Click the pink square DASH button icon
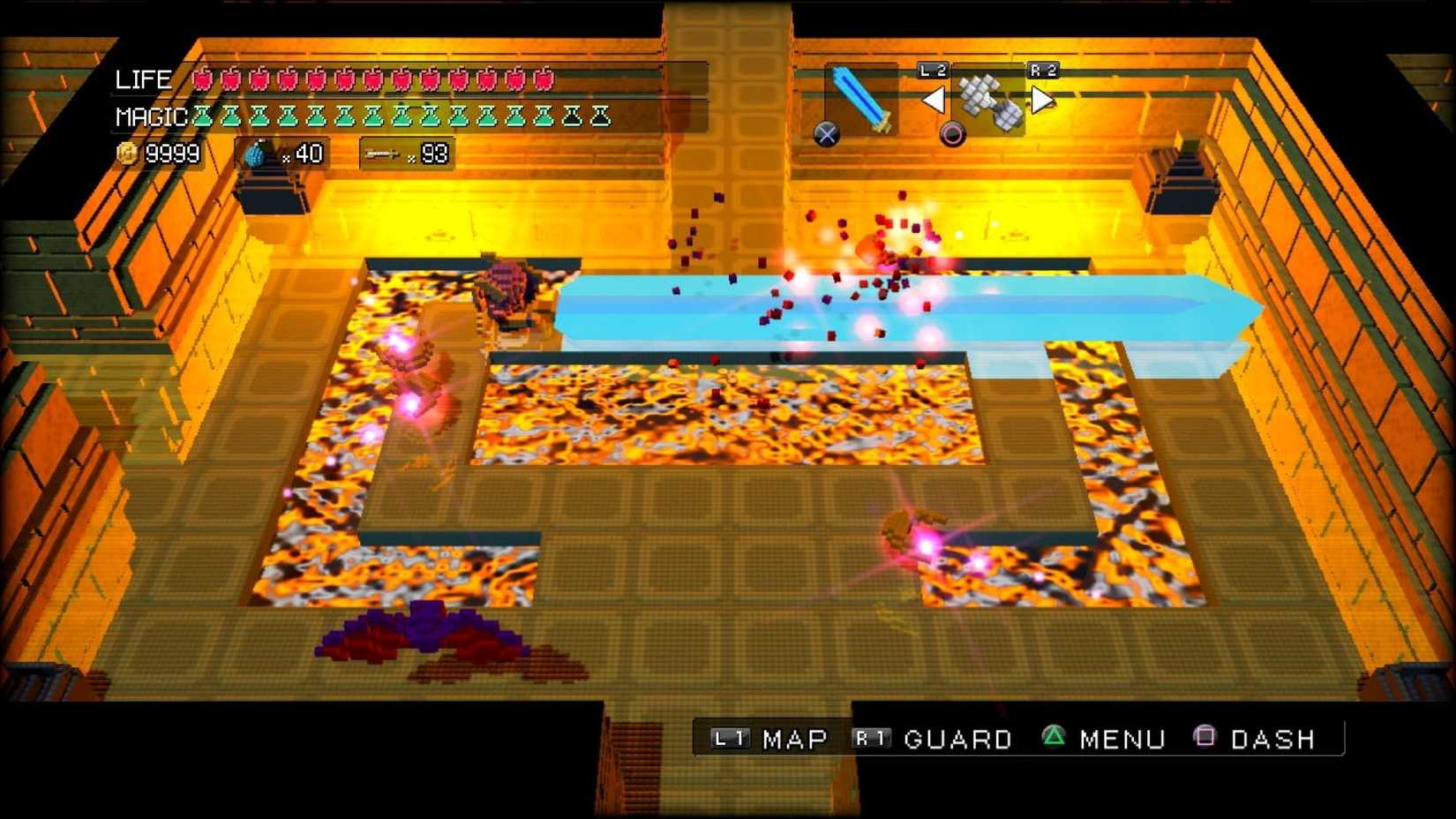 click(1203, 738)
